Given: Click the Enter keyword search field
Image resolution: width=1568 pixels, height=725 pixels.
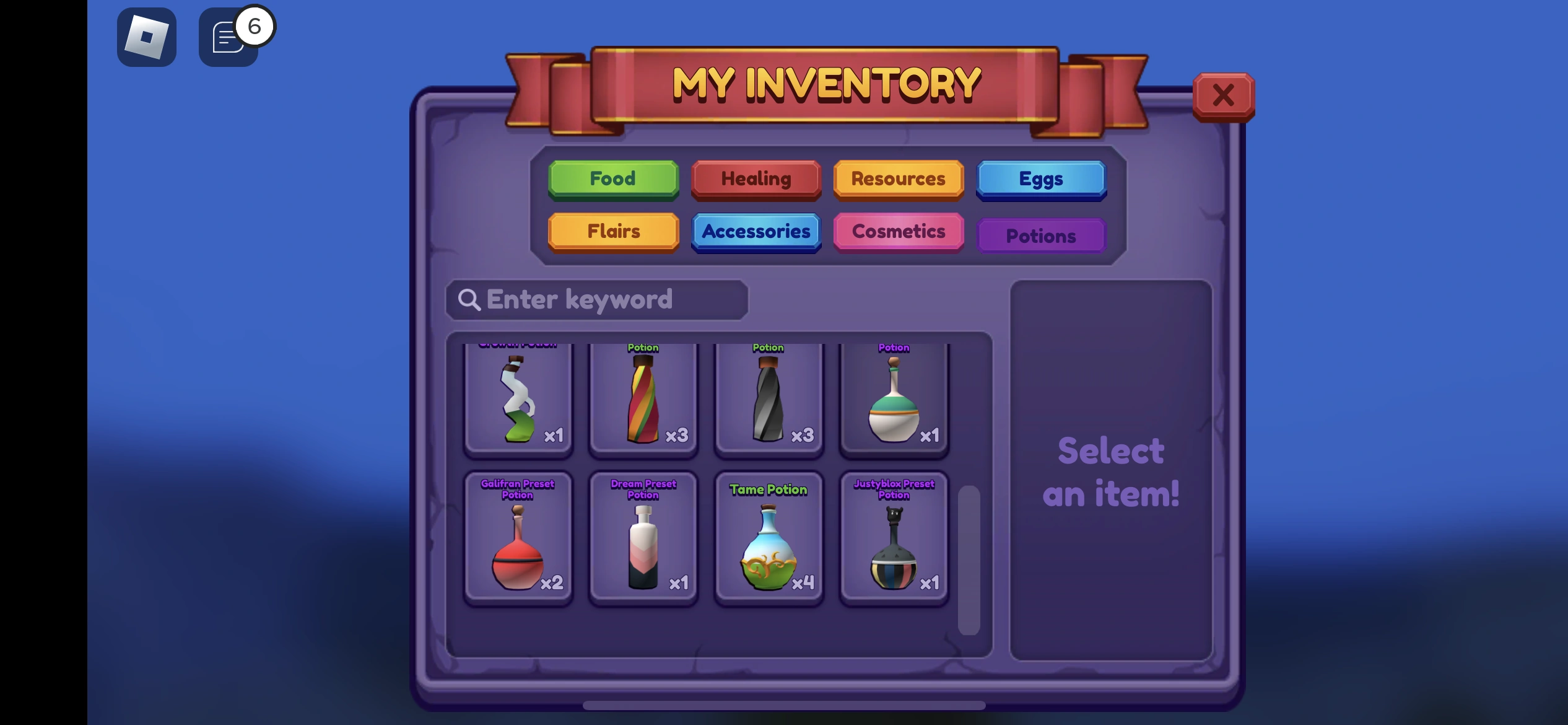Looking at the screenshot, I should [598, 299].
